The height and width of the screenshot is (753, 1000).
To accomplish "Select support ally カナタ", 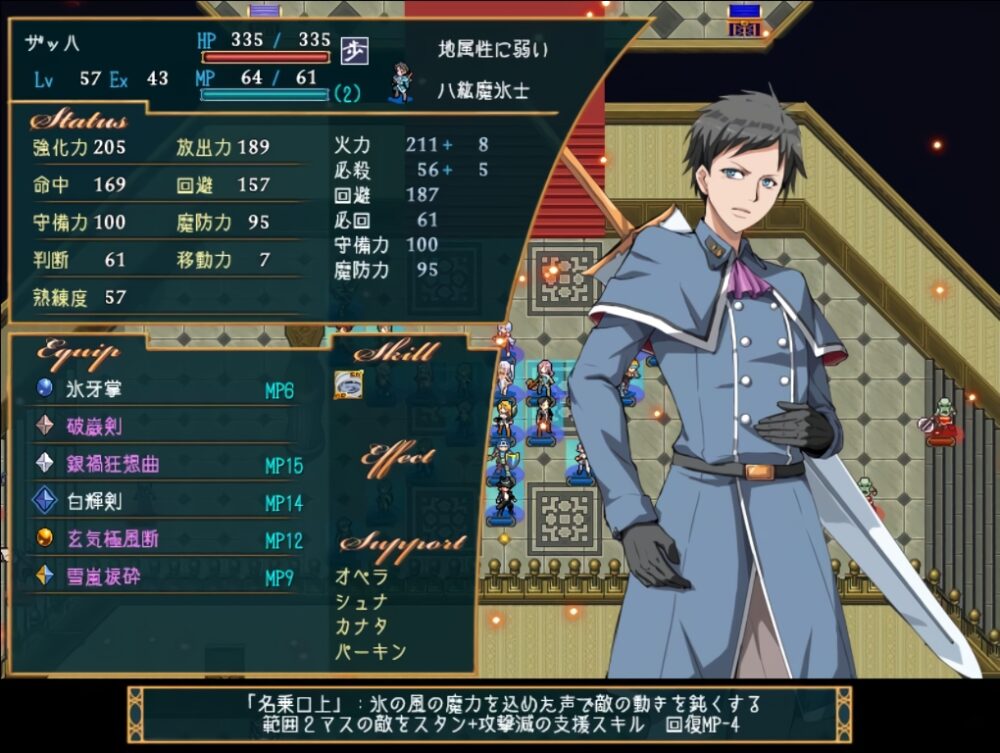I will [x=362, y=627].
